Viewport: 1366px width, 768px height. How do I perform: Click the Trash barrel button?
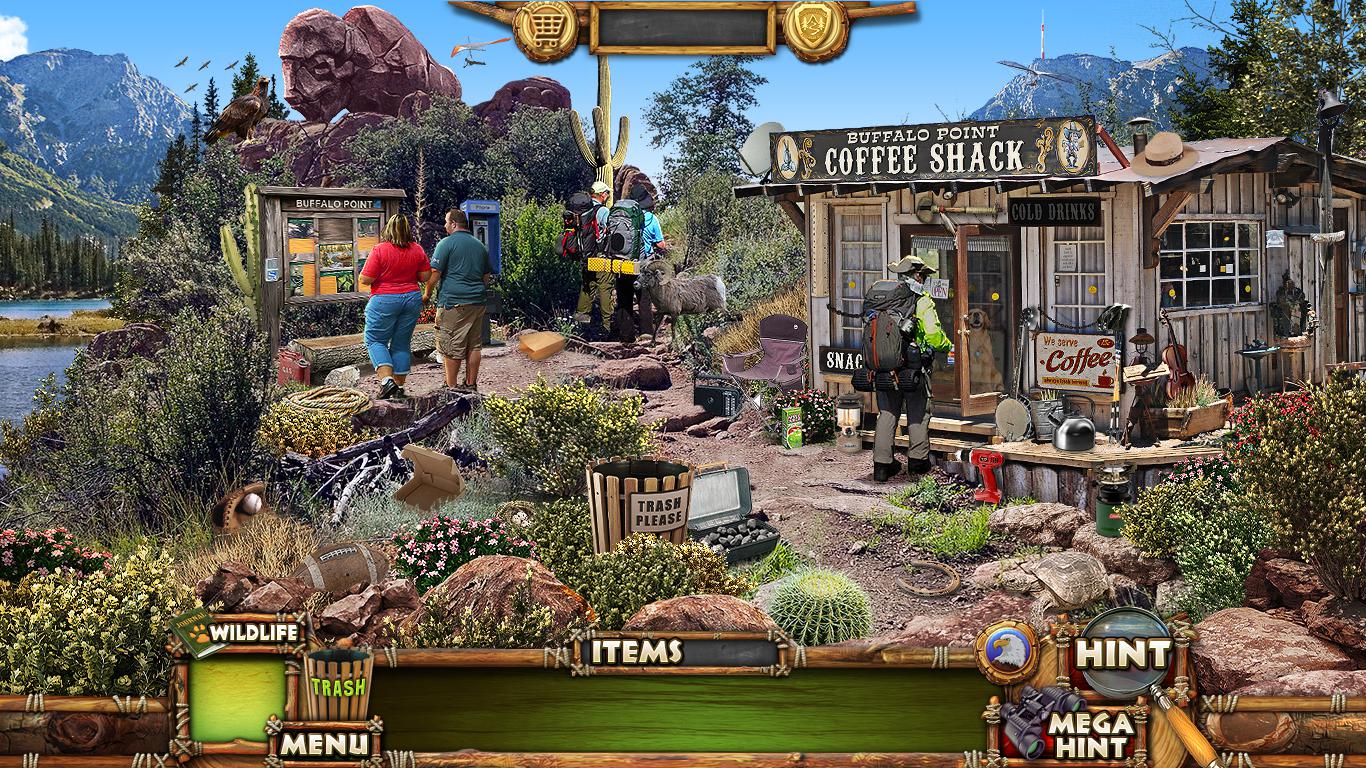338,684
